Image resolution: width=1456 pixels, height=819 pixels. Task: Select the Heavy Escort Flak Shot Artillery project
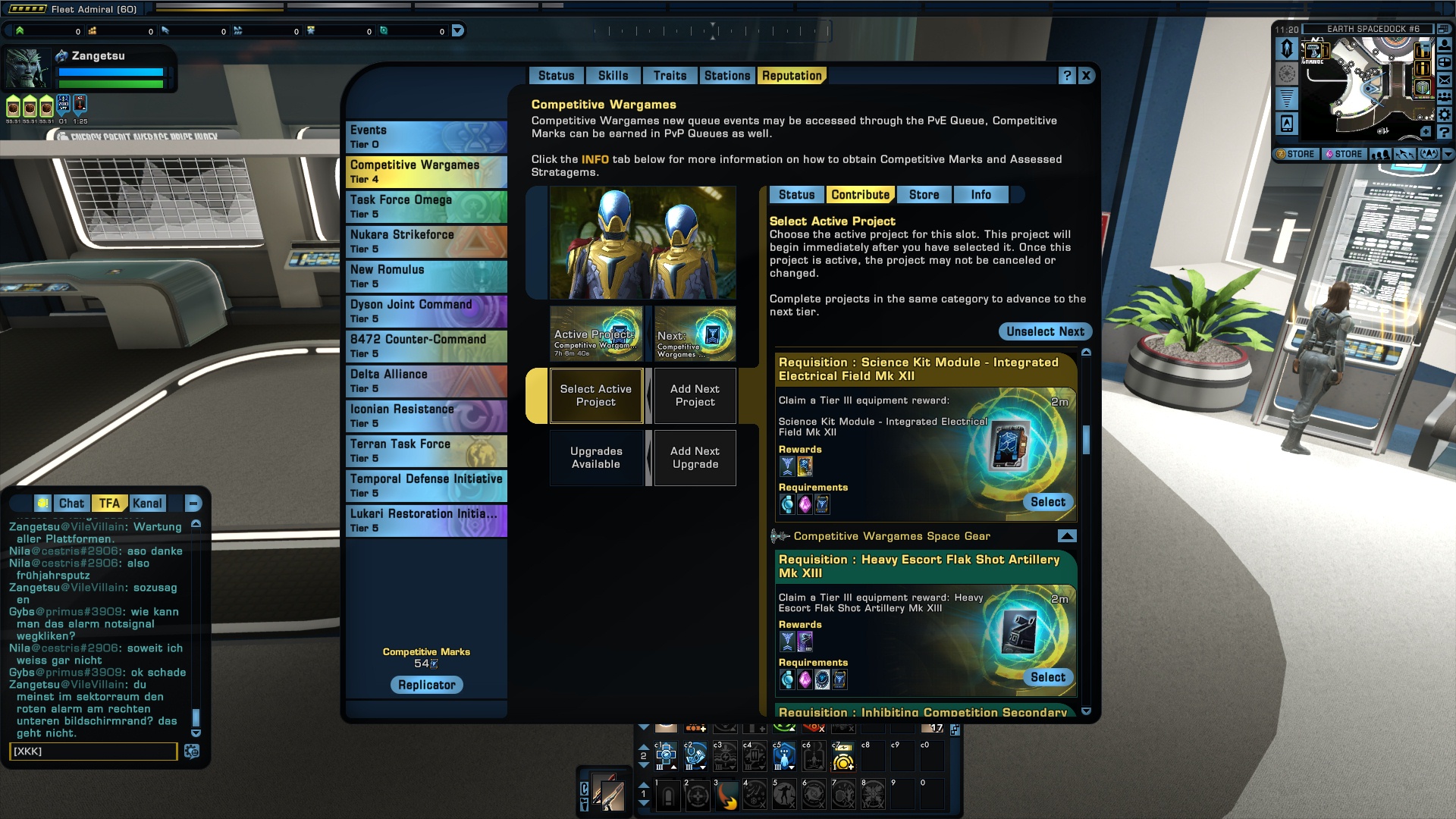coord(1047,677)
